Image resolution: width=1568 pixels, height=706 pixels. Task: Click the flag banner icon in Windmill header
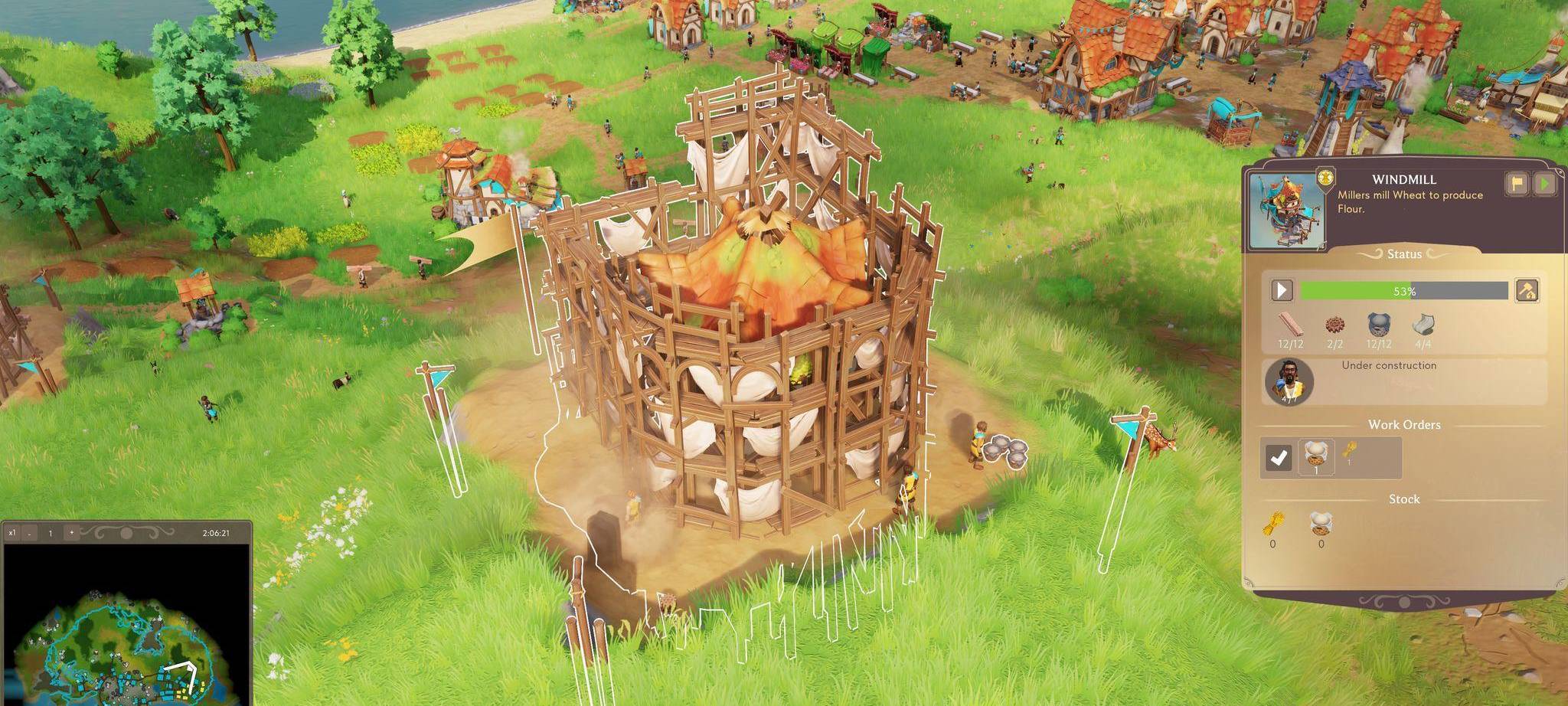pos(1515,182)
